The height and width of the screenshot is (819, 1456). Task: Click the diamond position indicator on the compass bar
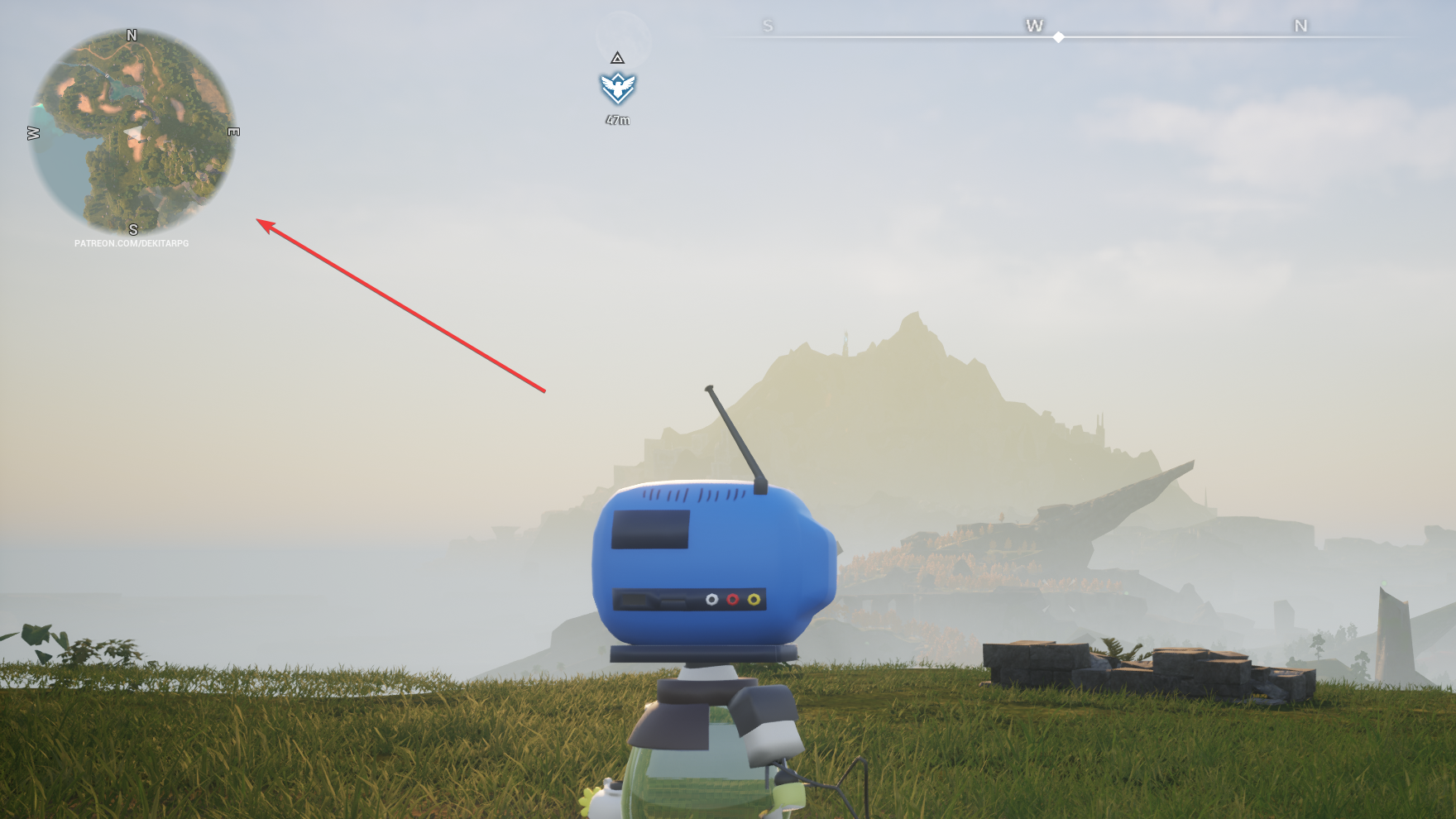[x=1059, y=36]
